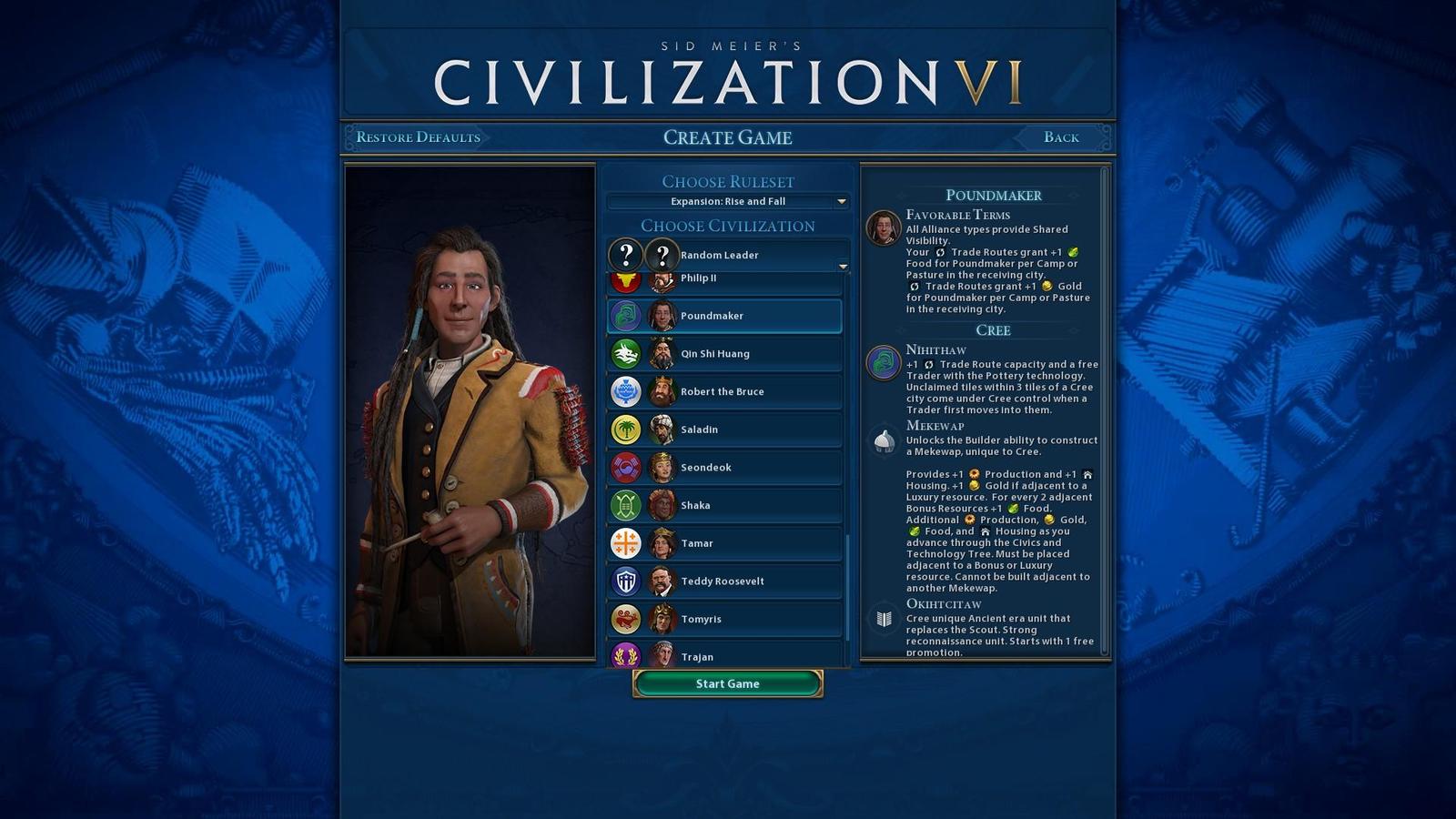The height and width of the screenshot is (819, 1456).
Task: Click Restore Defaults
Action: pyautogui.click(x=418, y=136)
